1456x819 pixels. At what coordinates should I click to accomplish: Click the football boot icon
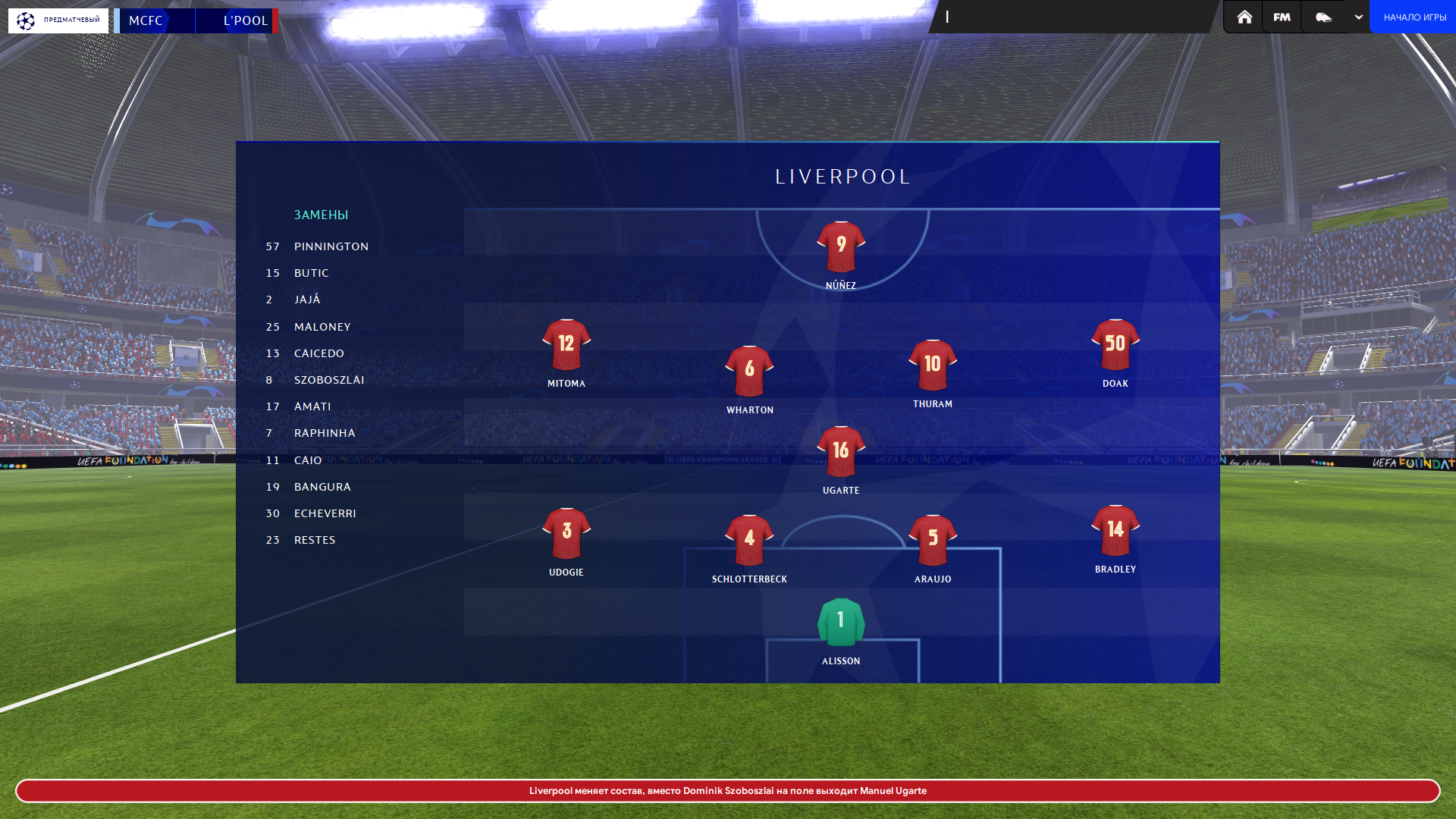point(1323,17)
